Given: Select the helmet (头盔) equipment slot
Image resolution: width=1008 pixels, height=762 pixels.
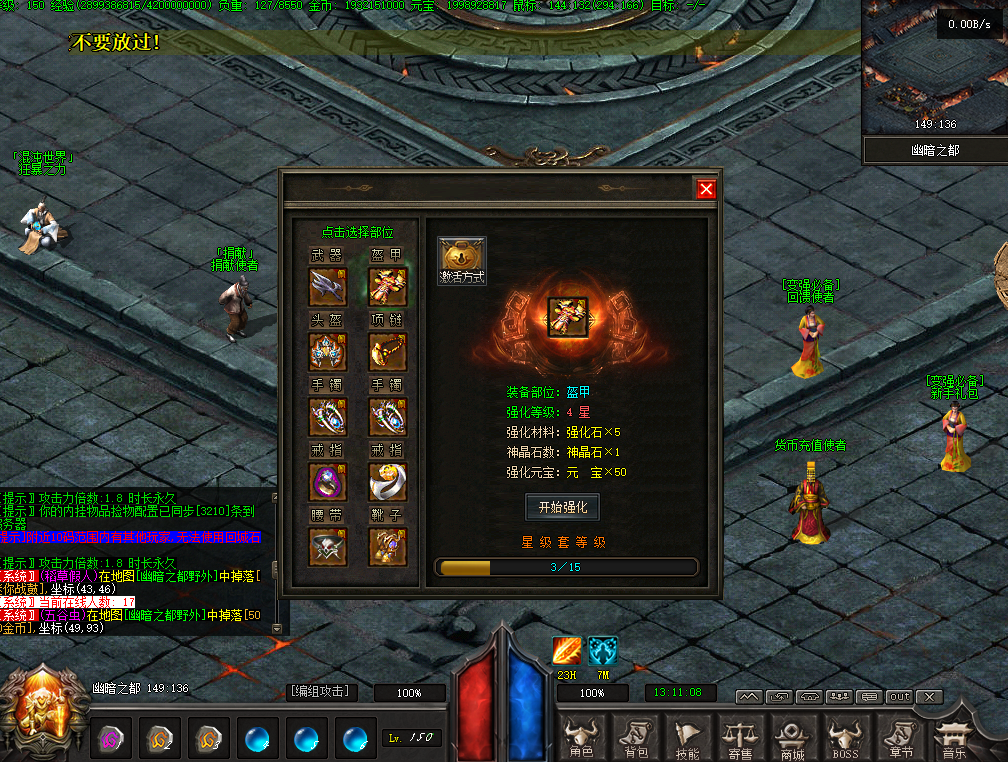Looking at the screenshot, I should [328, 351].
